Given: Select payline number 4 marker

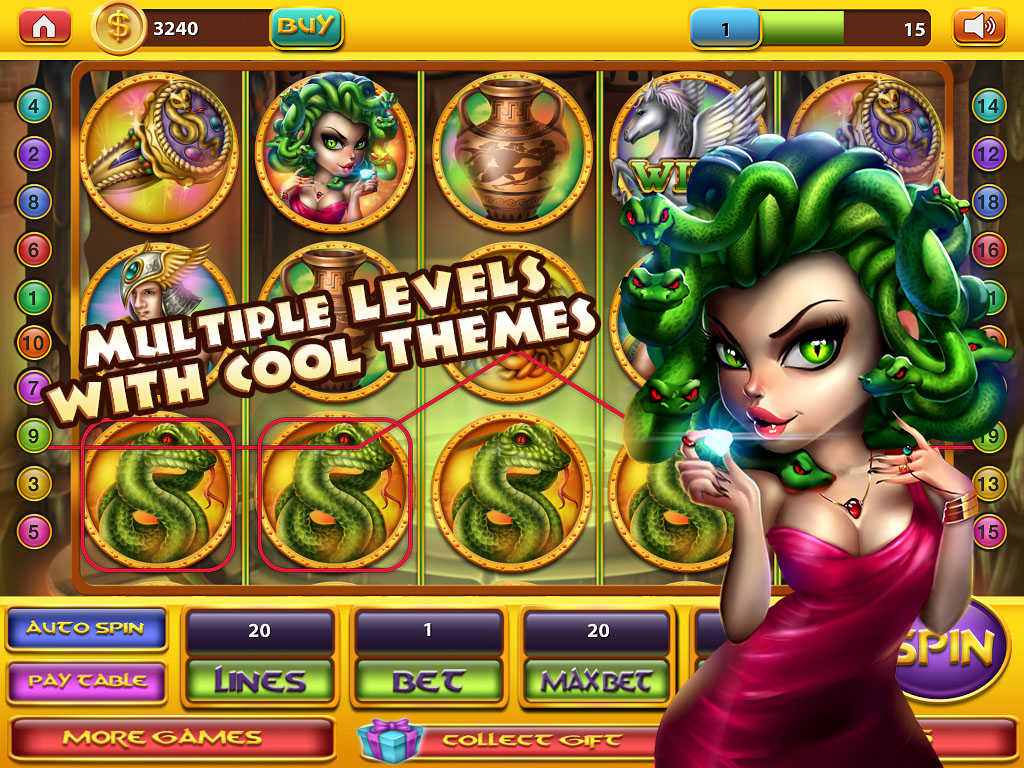Looking at the screenshot, I should (34, 105).
